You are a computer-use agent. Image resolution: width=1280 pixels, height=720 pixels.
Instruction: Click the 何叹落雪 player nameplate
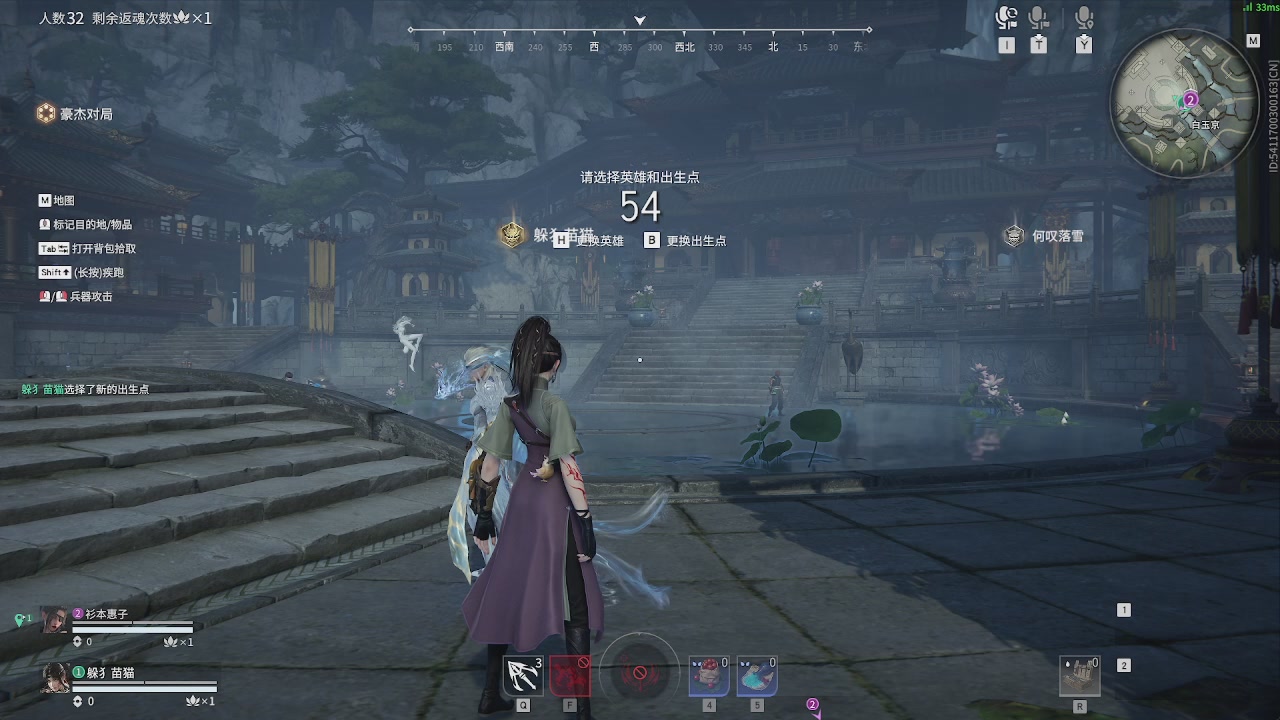click(1046, 236)
